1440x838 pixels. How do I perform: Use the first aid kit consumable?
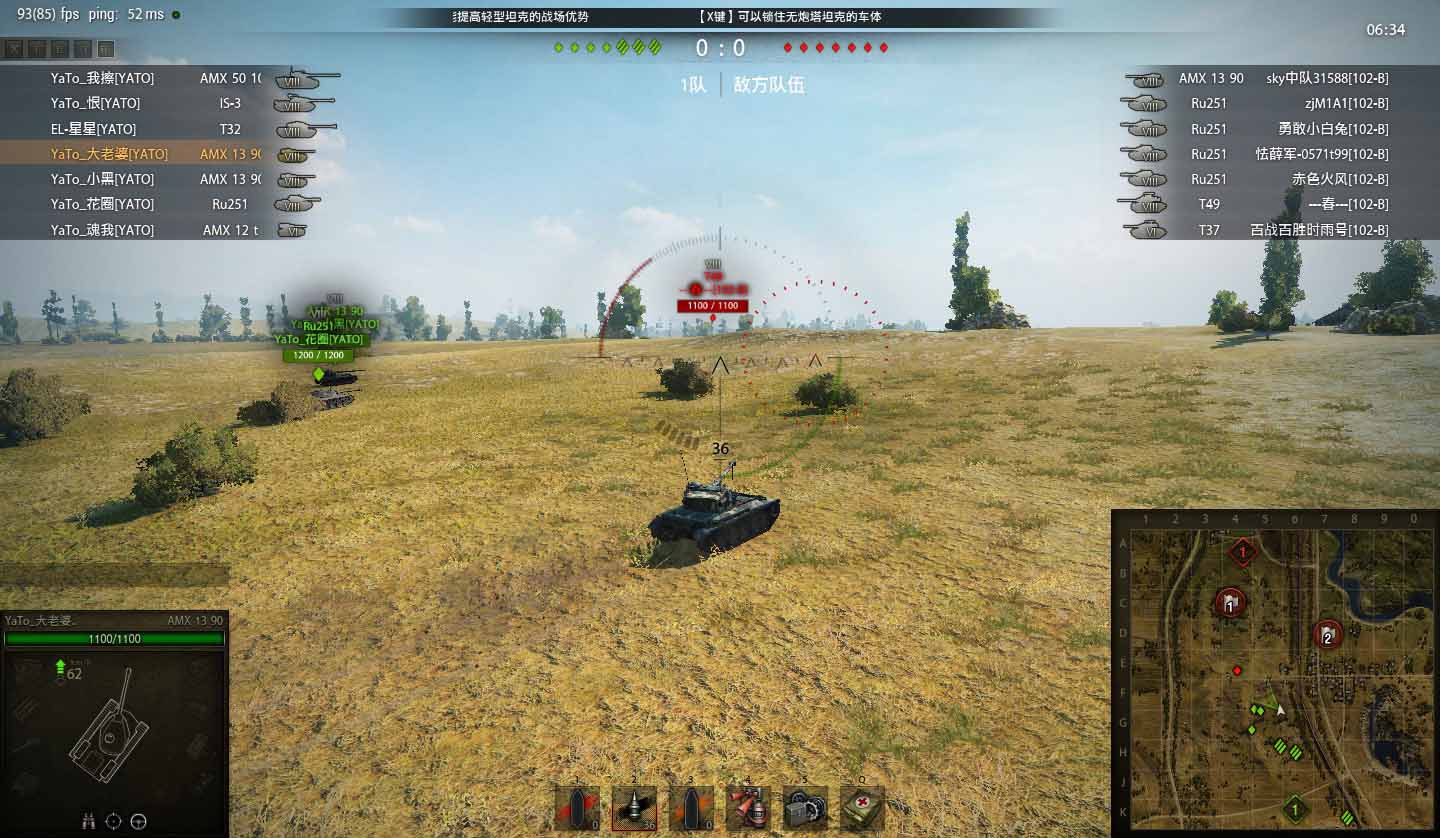862,807
